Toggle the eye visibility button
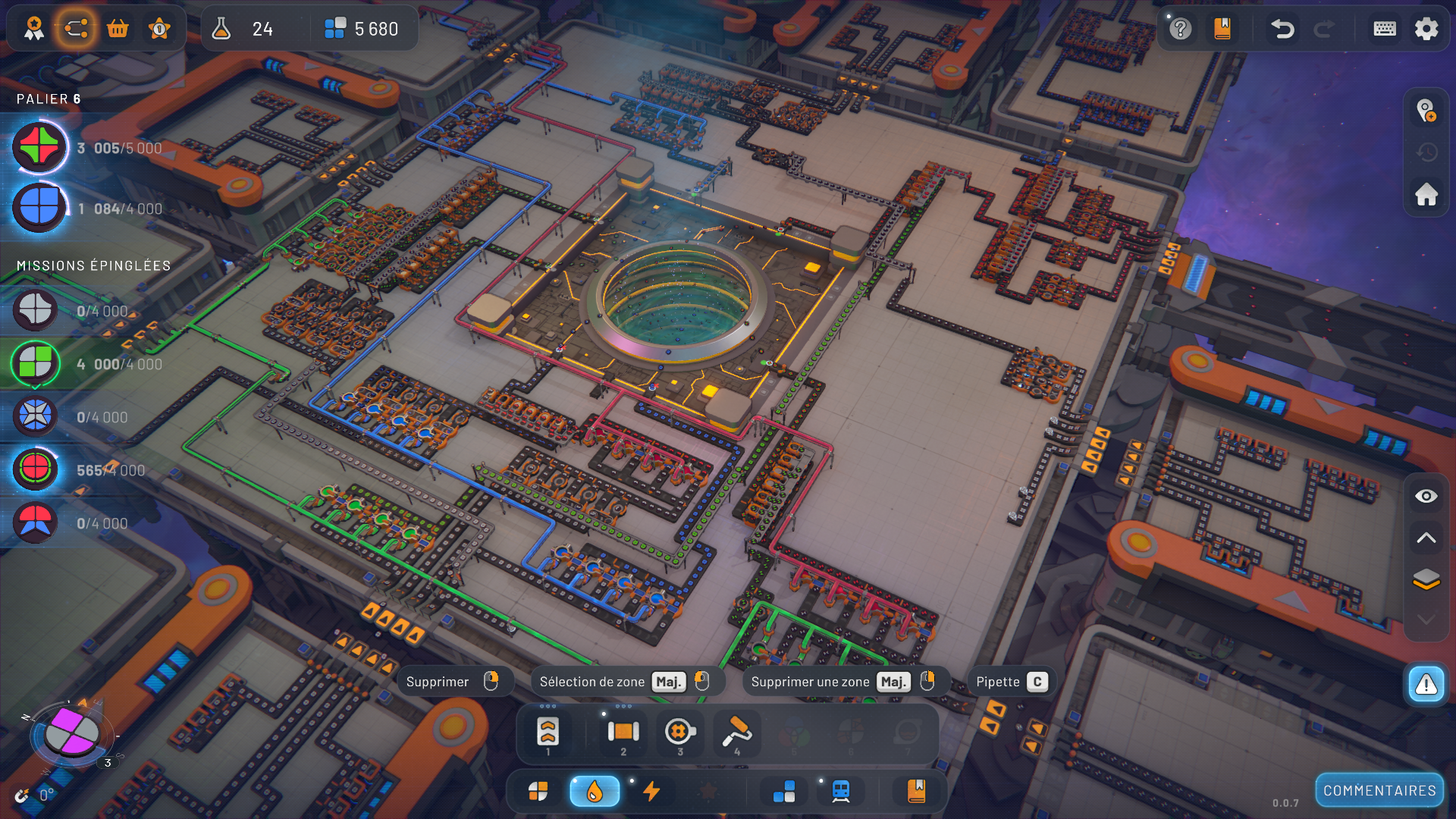This screenshot has width=1456, height=819. click(x=1426, y=496)
